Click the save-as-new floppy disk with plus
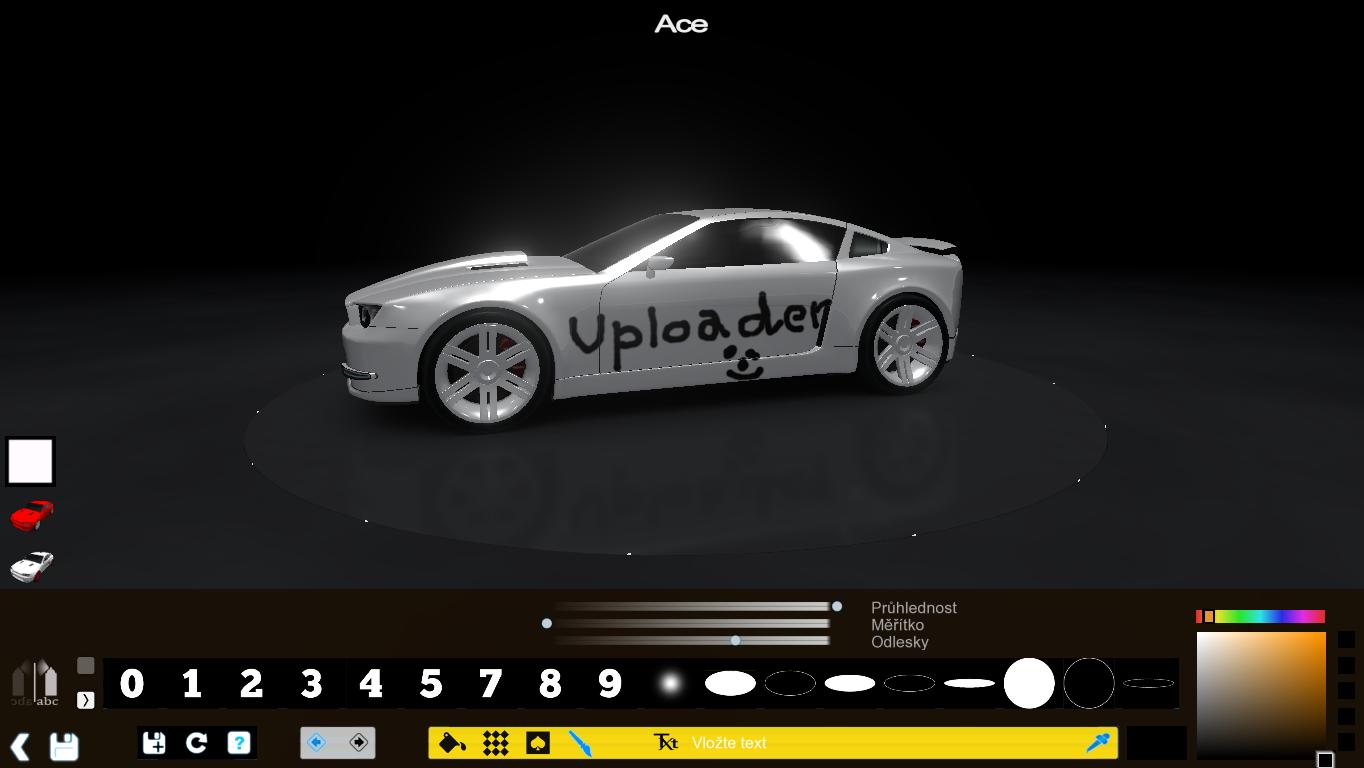 [x=154, y=743]
